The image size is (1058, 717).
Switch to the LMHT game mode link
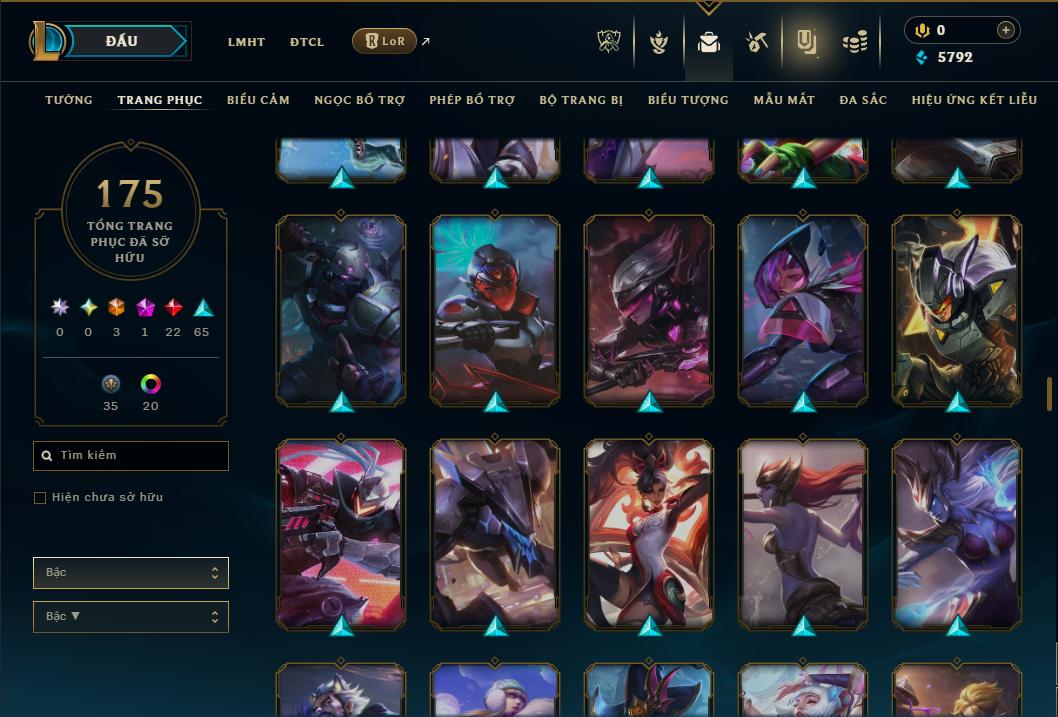tap(246, 42)
